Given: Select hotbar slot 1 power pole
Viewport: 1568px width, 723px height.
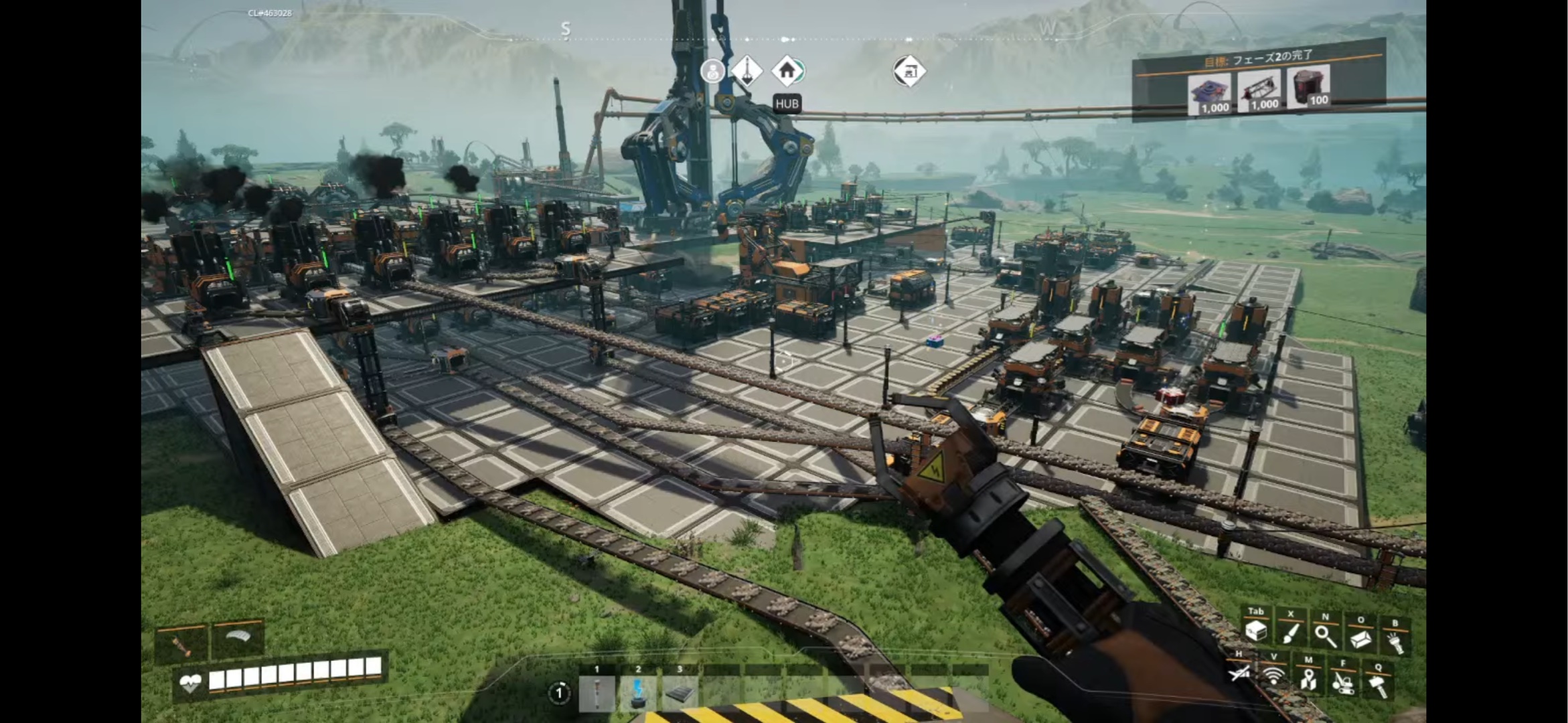Looking at the screenshot, I should [x=597, y=694].
